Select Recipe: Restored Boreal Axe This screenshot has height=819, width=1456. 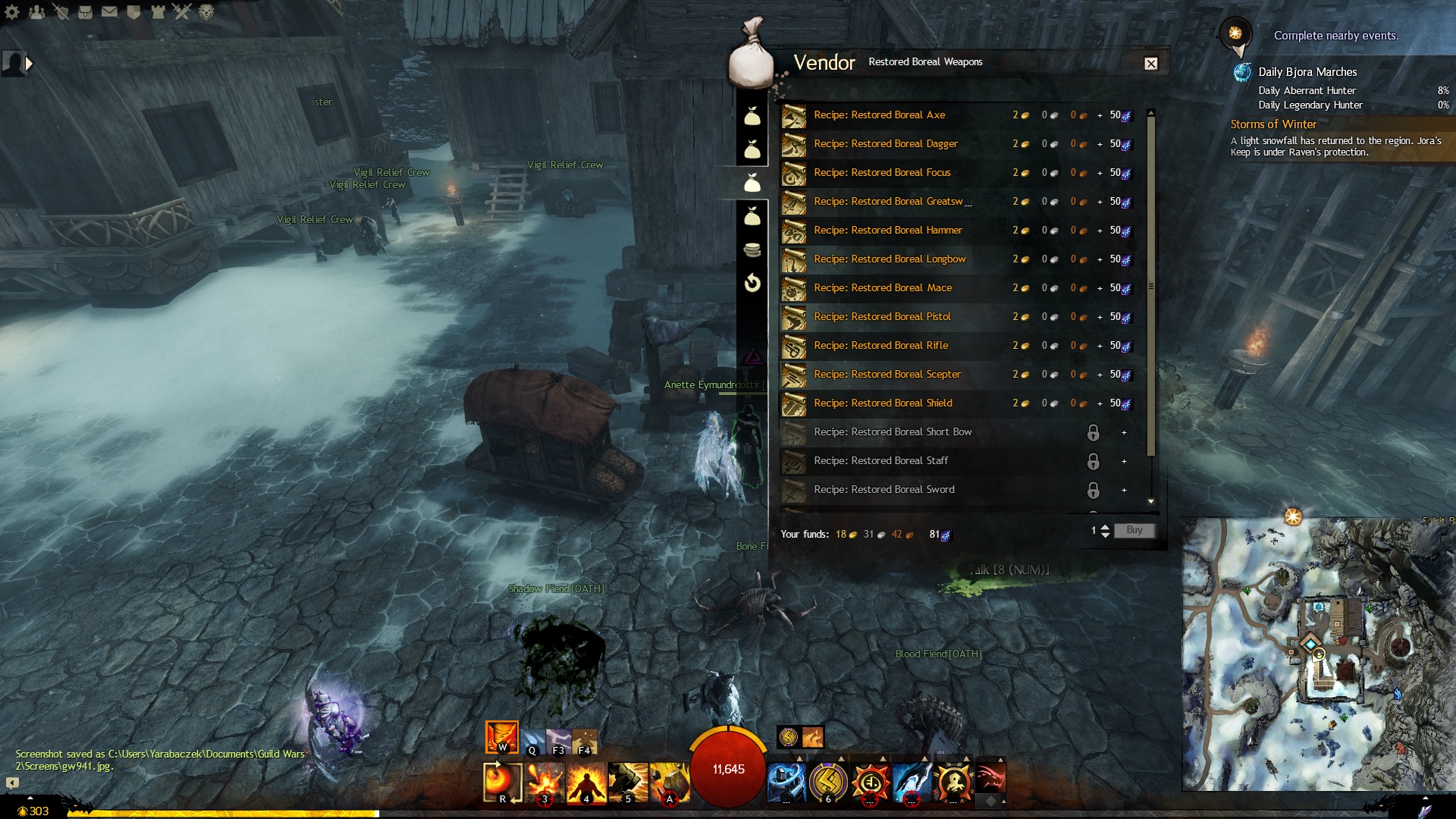(879, 115)
